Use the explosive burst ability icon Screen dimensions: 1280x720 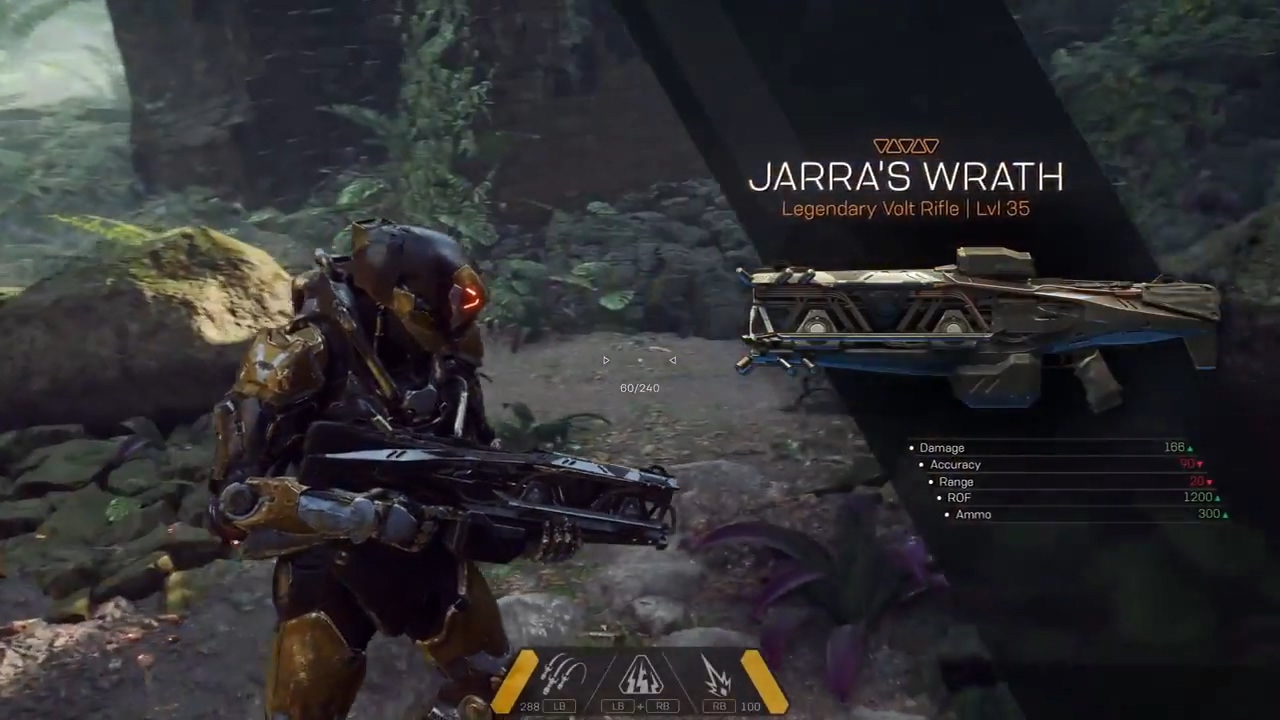point(718,675)
